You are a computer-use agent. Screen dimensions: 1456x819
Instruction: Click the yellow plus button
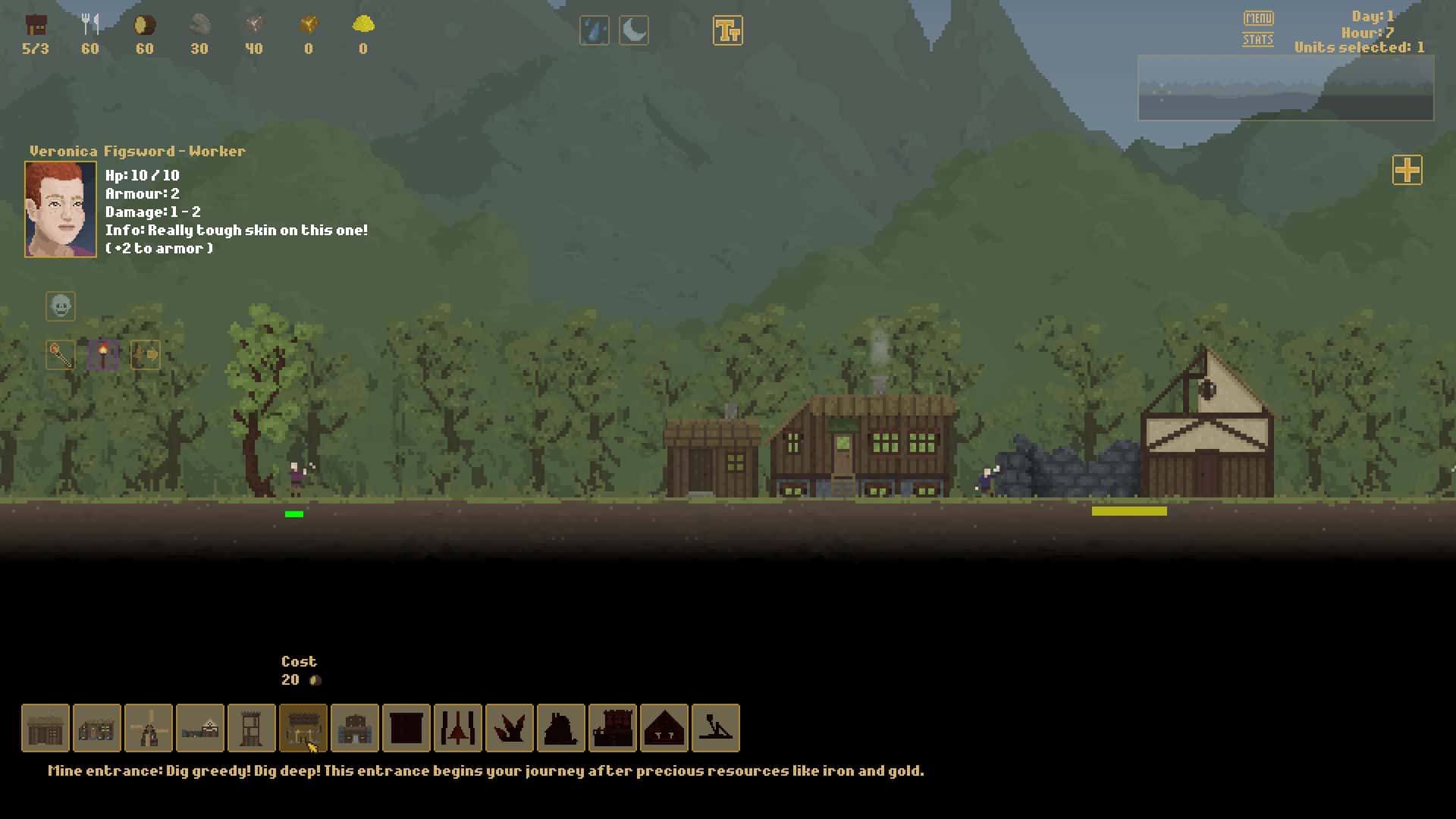coord(1407,170)
